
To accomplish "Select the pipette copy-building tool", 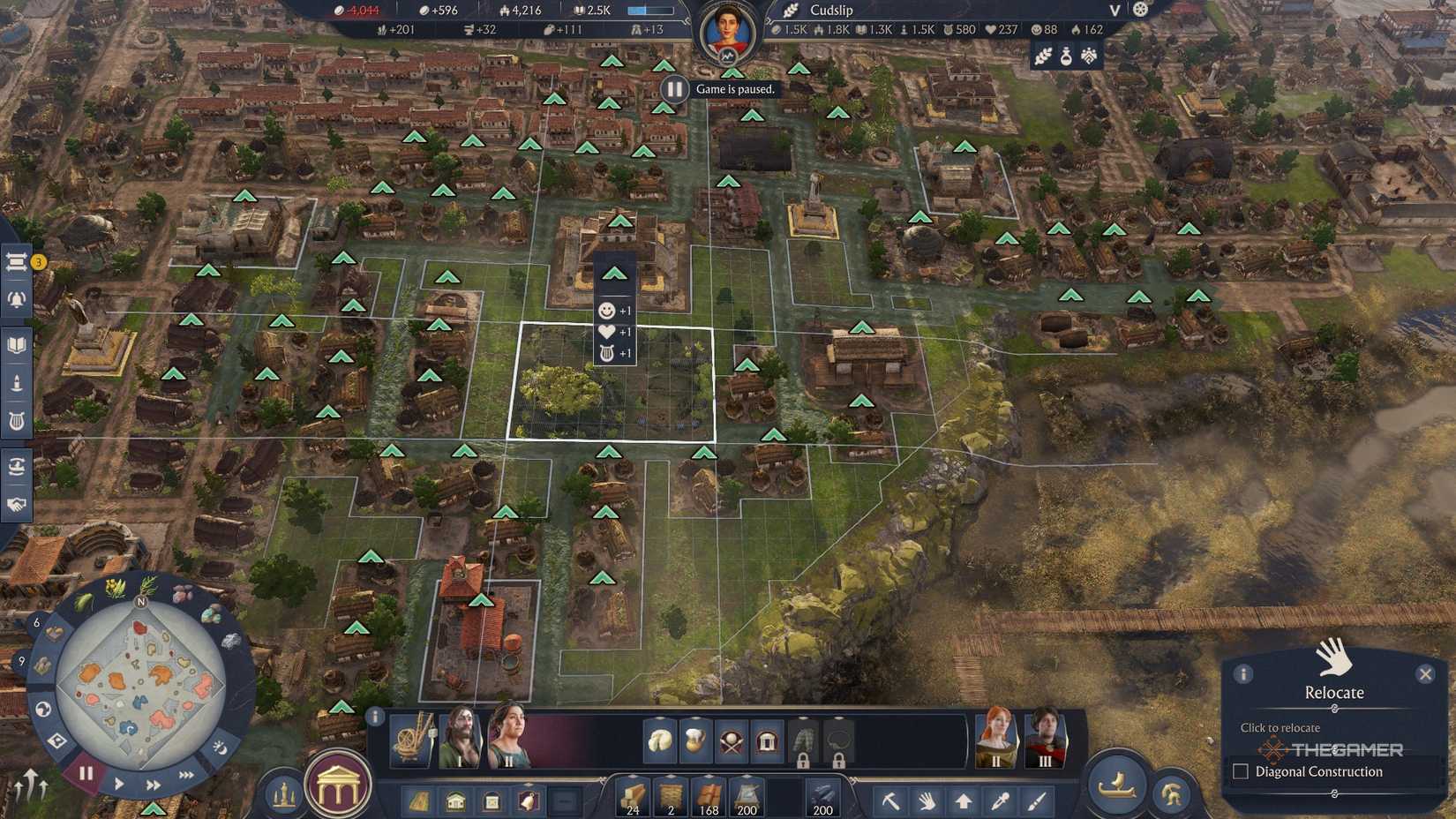I will 1000,800.
